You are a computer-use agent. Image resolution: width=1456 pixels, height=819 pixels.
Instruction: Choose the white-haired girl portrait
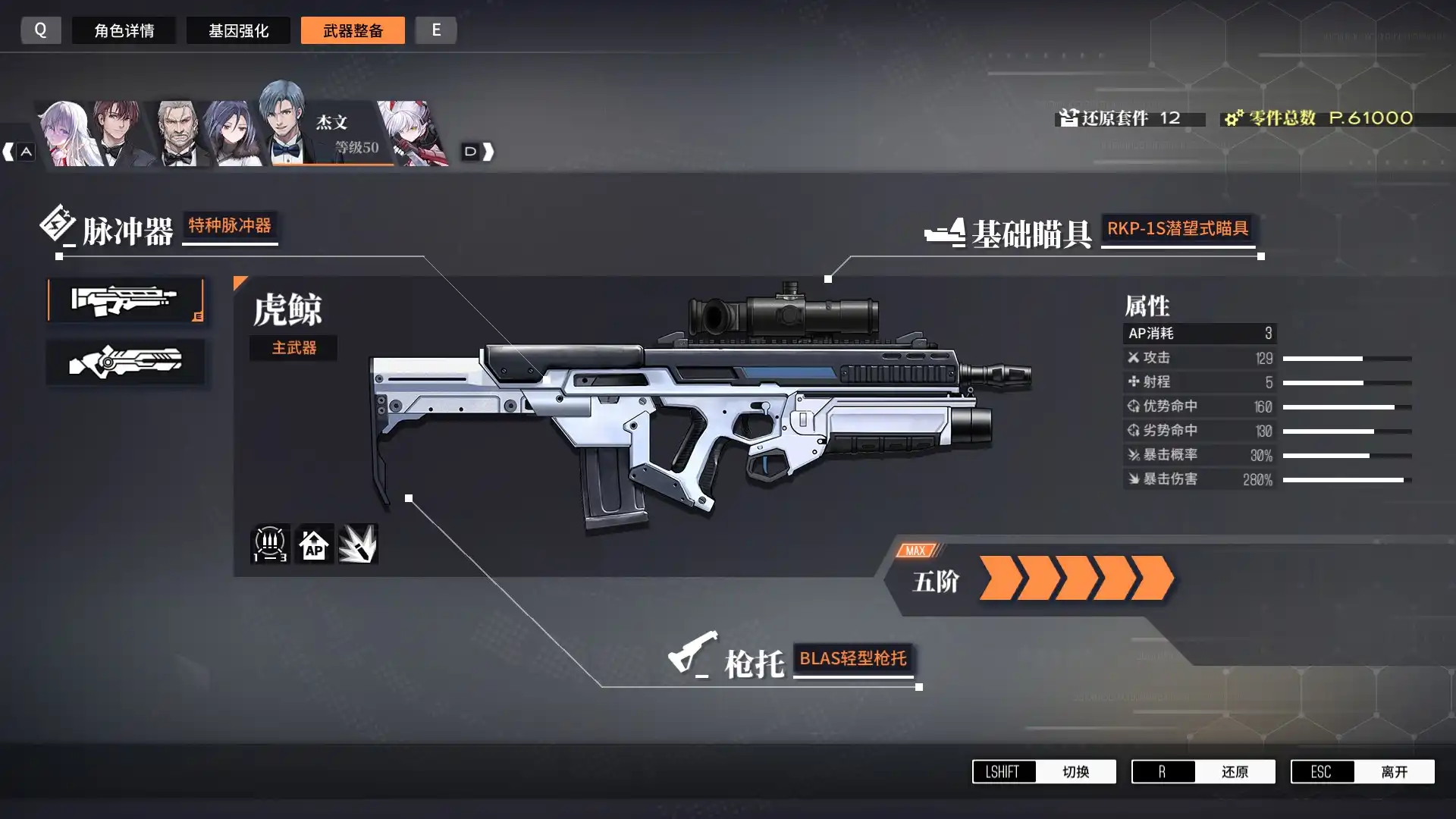tap(67, 135)
